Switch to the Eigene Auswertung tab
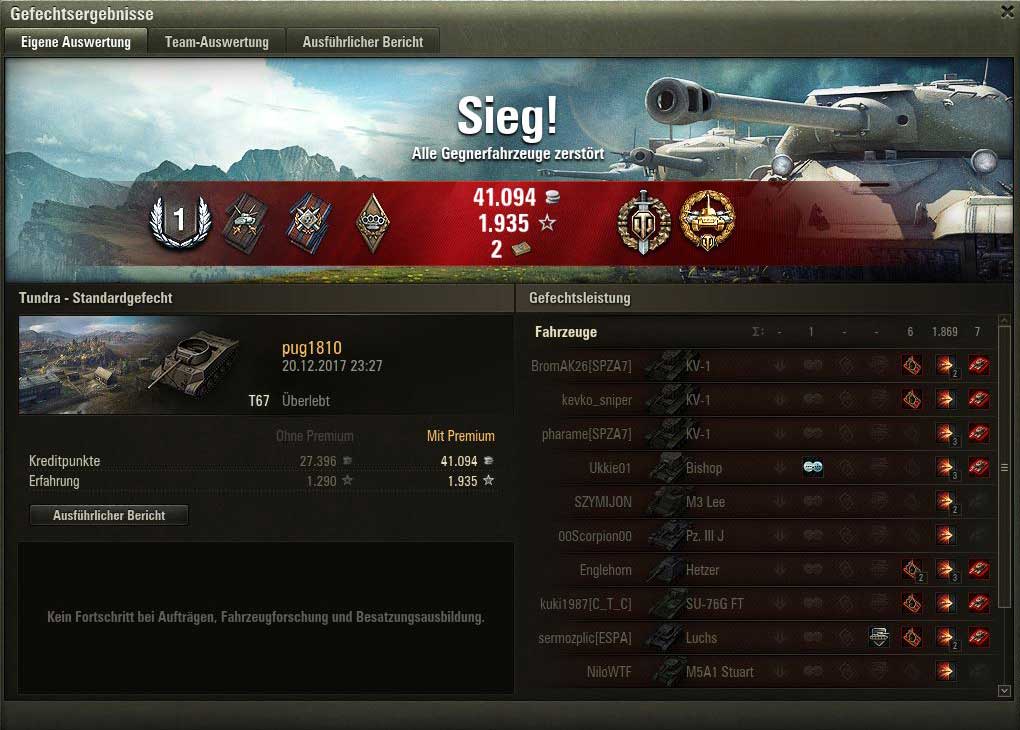Viewport: 1020px width, 730px height. [76, 42]
